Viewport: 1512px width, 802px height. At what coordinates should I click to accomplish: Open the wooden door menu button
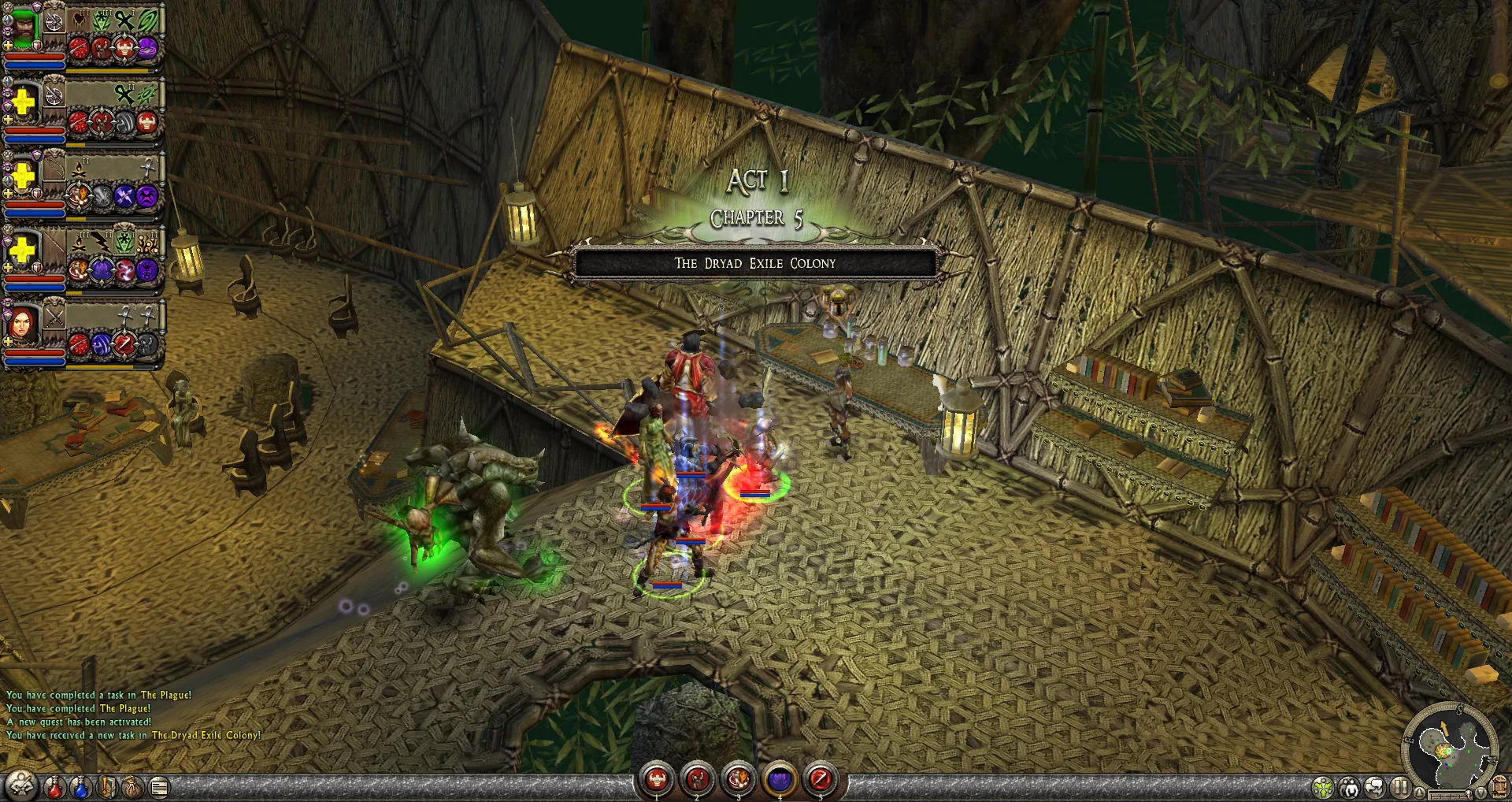coord(1499,786)
